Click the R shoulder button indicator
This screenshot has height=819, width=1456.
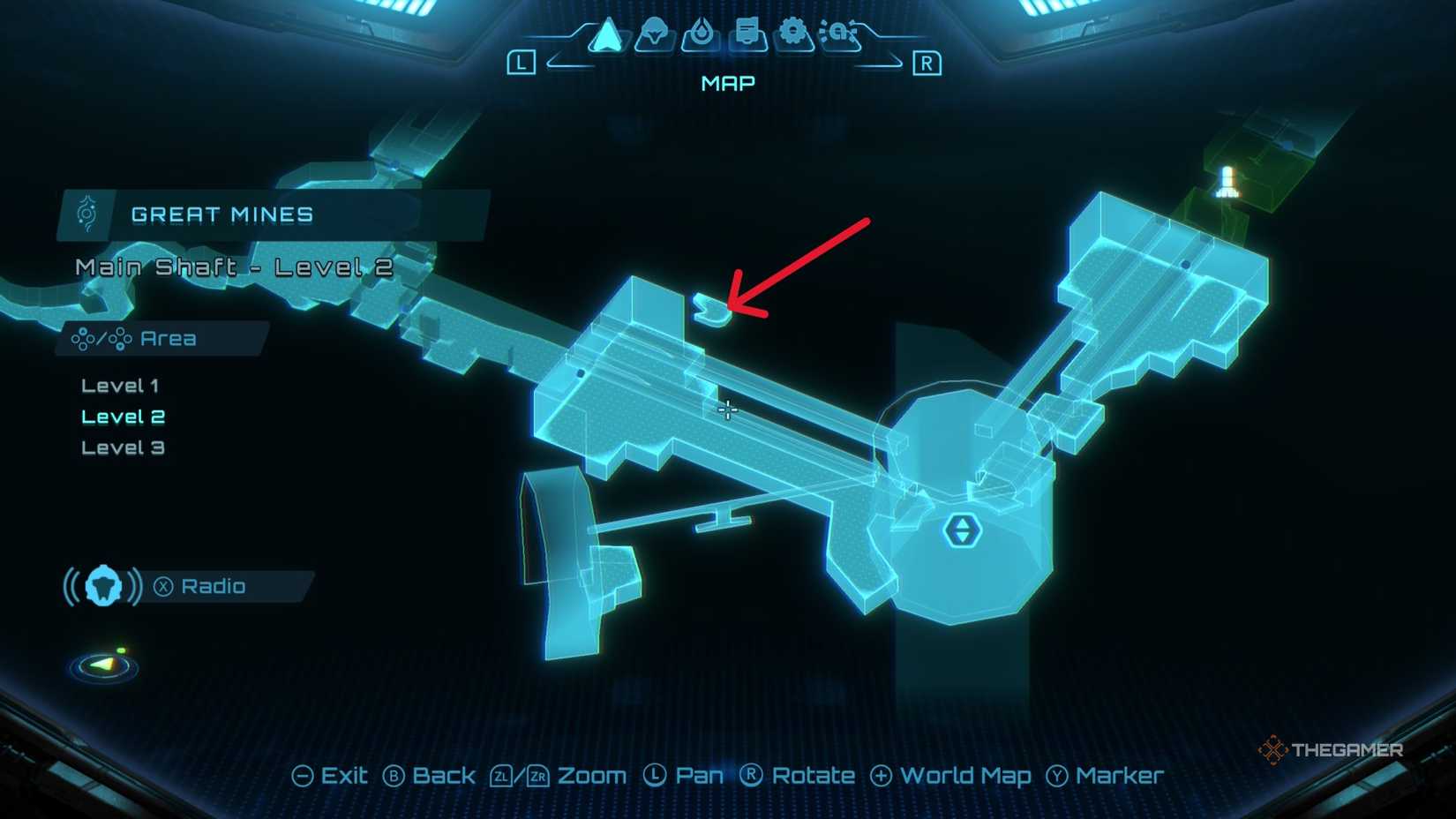pos(927,63)
